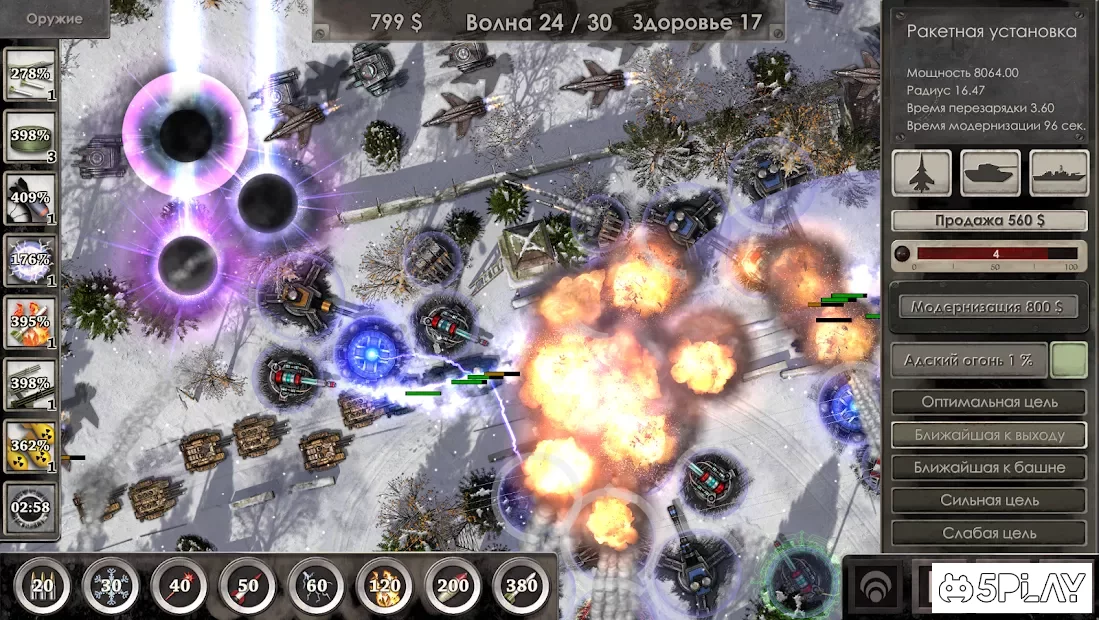Image resolution: width=1099 pixels, height=620 pixels.
Task: Pick Сильная цель targeting option
Action: click(x=989, y=500)
